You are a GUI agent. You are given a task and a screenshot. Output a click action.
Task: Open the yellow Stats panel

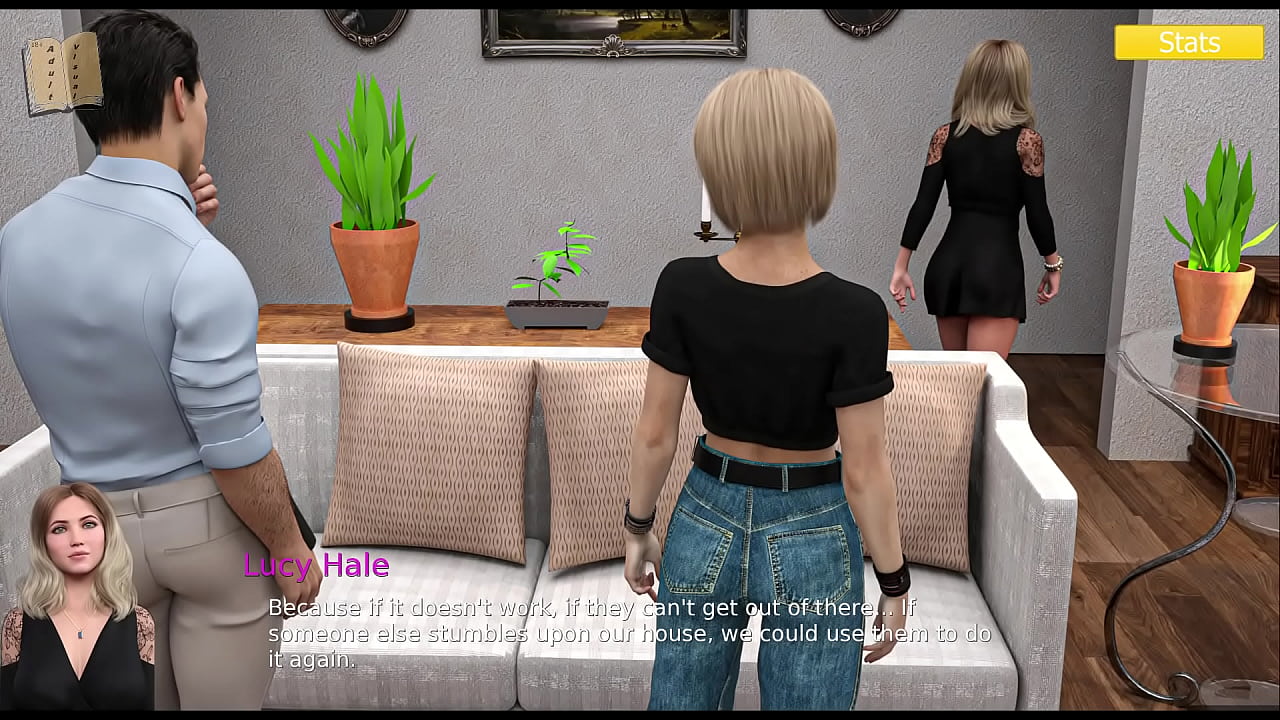(1189, 42)
